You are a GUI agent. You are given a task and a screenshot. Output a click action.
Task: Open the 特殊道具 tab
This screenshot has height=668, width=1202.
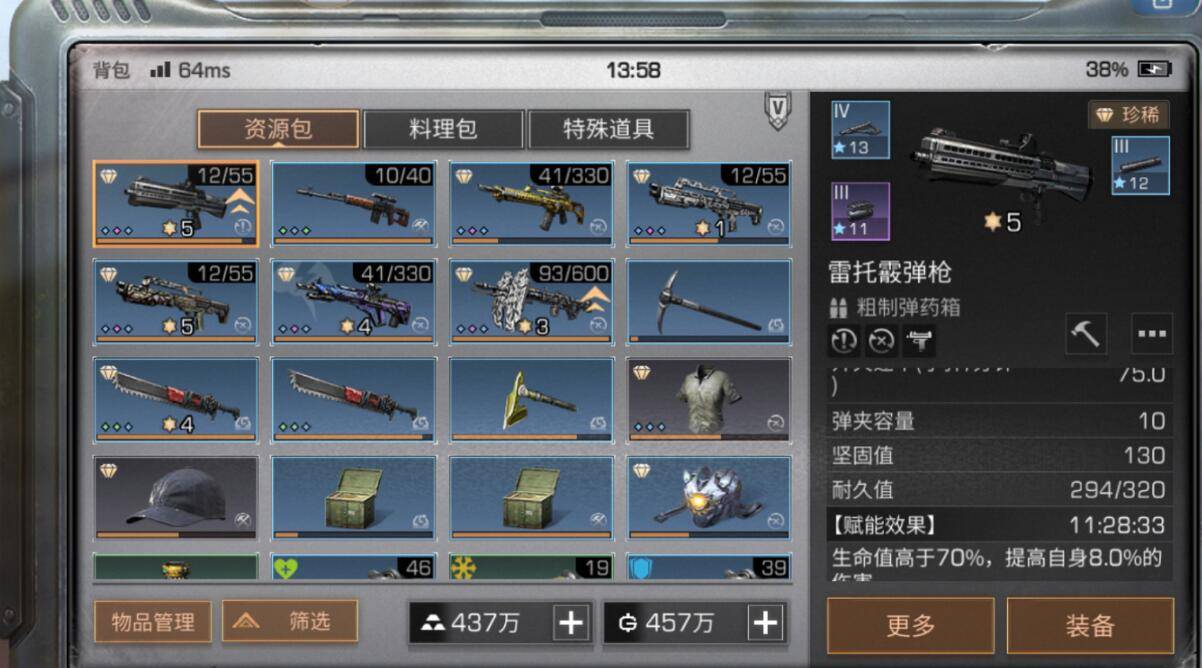pos(608,129)
